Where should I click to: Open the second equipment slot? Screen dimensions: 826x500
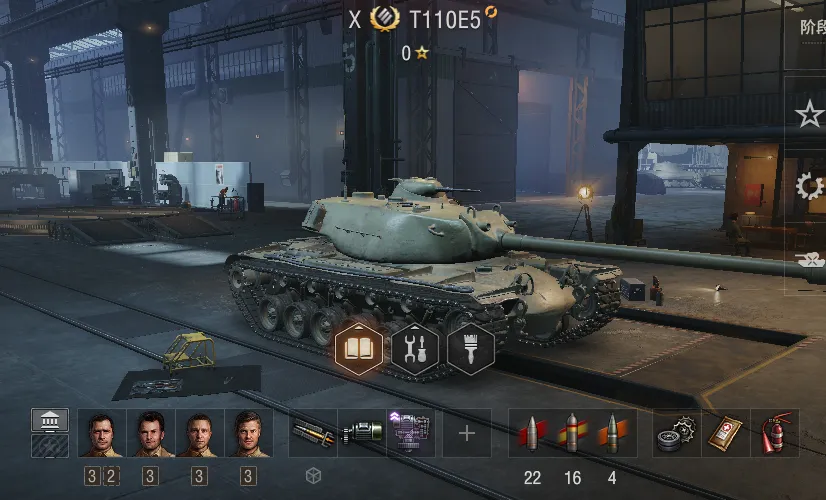361,433
